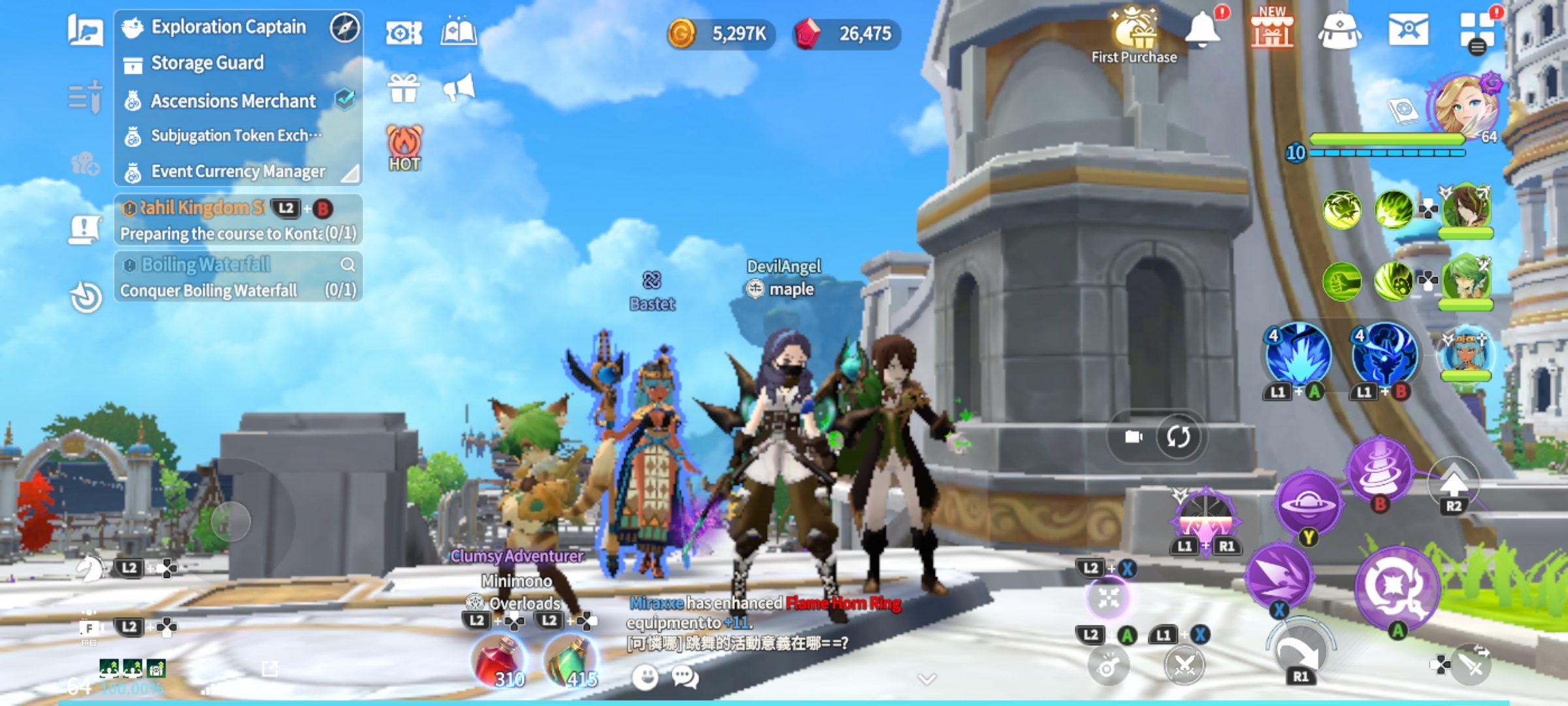Open the backpack inventory
1568x706 pixels.
1339,31
